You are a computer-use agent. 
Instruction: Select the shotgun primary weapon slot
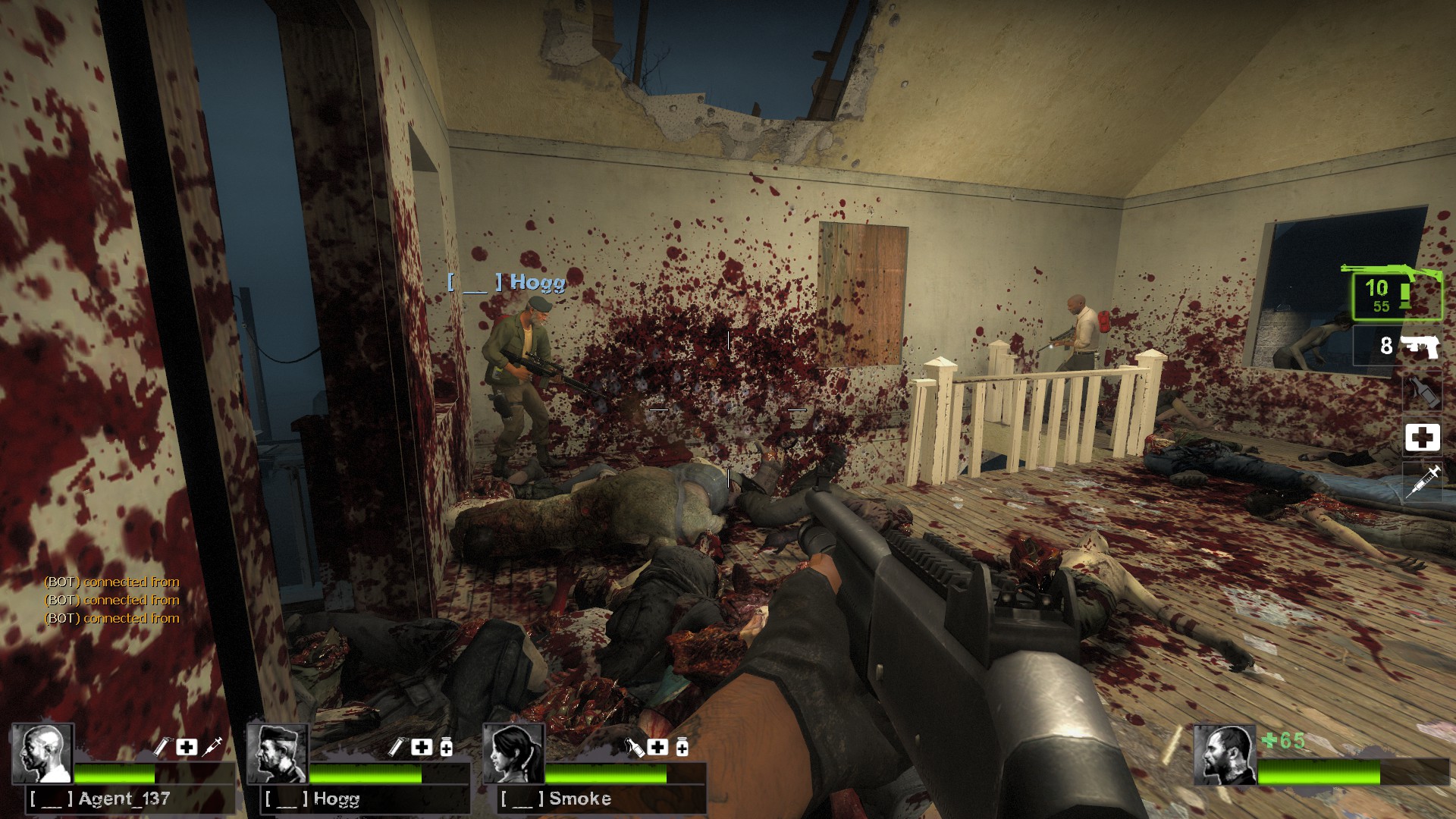click(x=1397, y=294)
